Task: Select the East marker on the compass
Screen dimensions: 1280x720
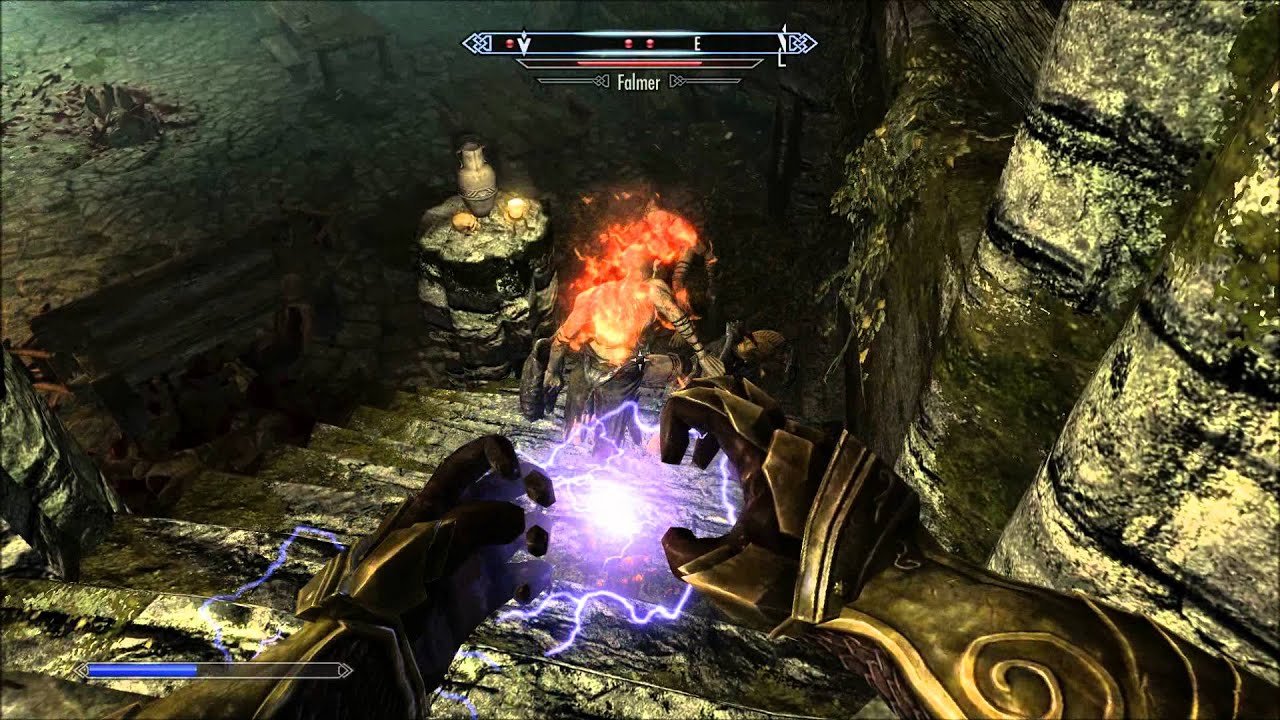Action: pos(698,43)
